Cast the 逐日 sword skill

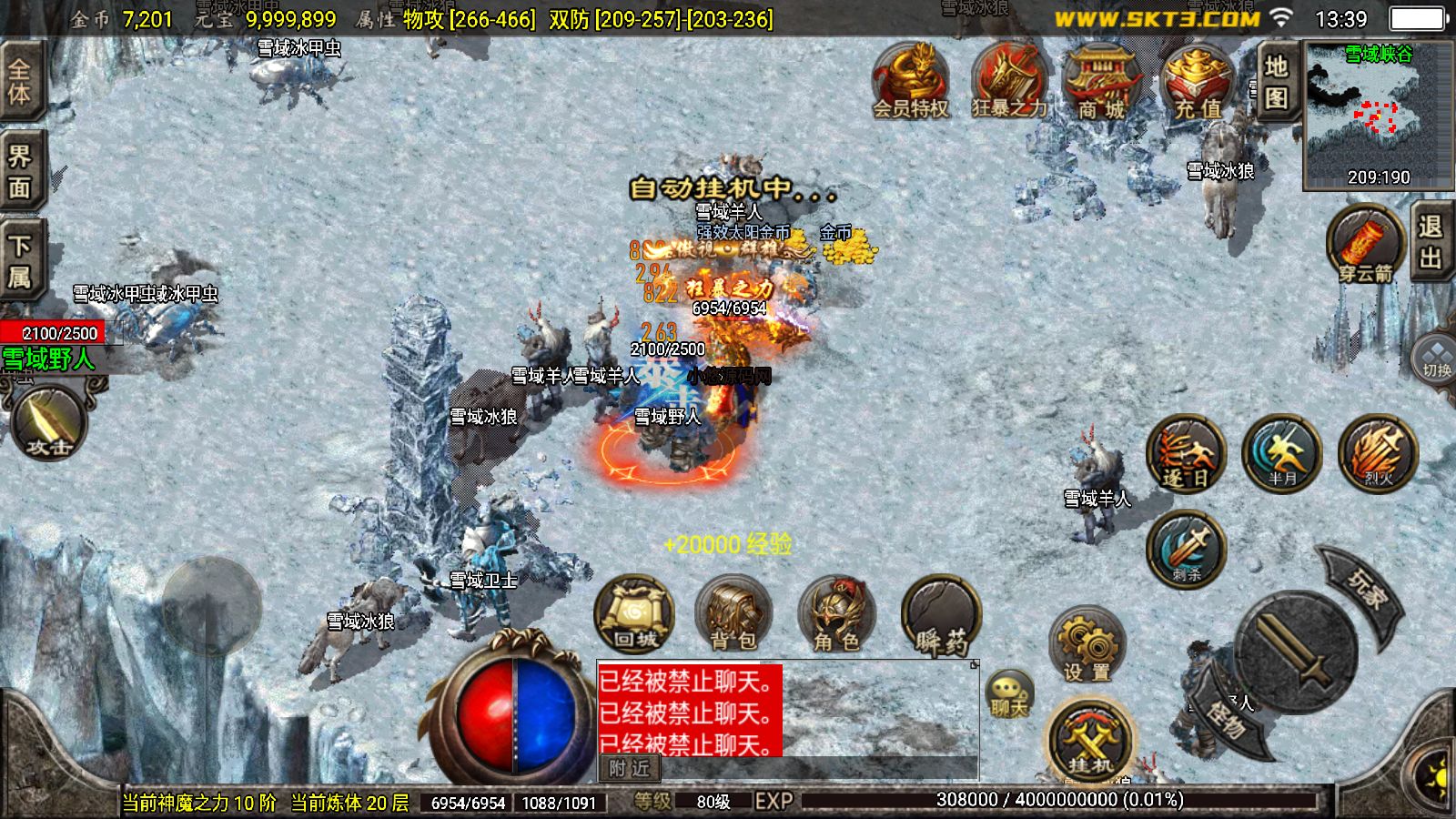click(1186, 454)
